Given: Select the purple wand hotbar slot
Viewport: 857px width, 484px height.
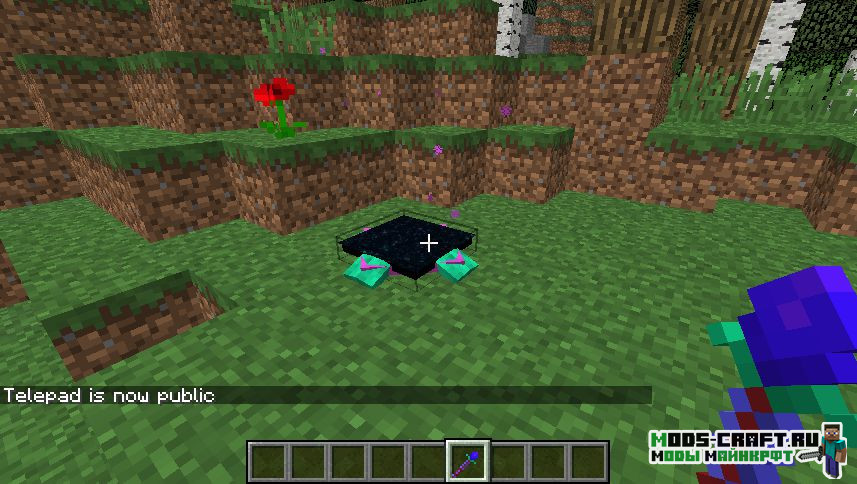Looking at the screenshot, I should pos(467,461).
